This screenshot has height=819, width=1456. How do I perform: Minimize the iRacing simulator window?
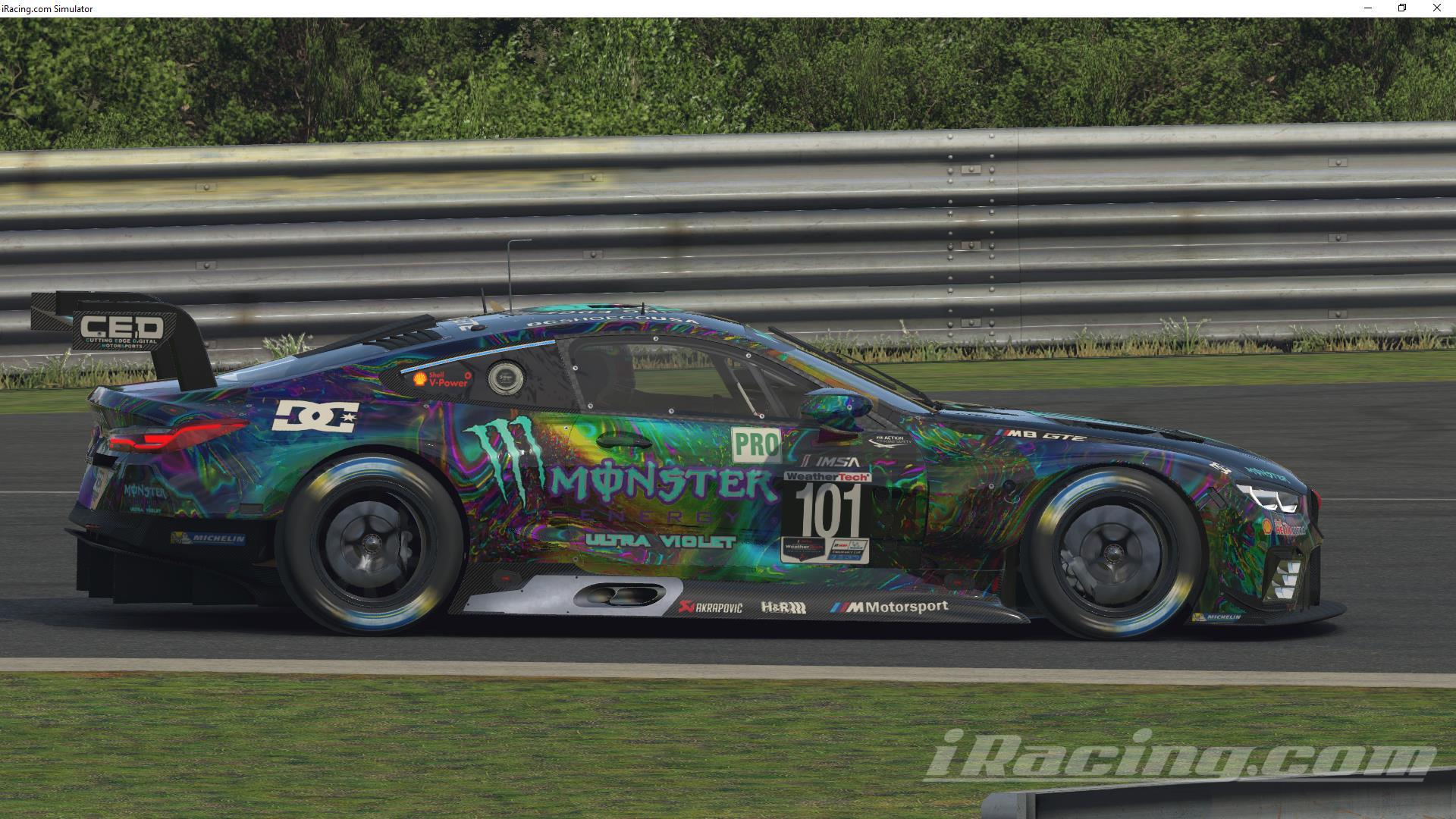click(1367, 8)
